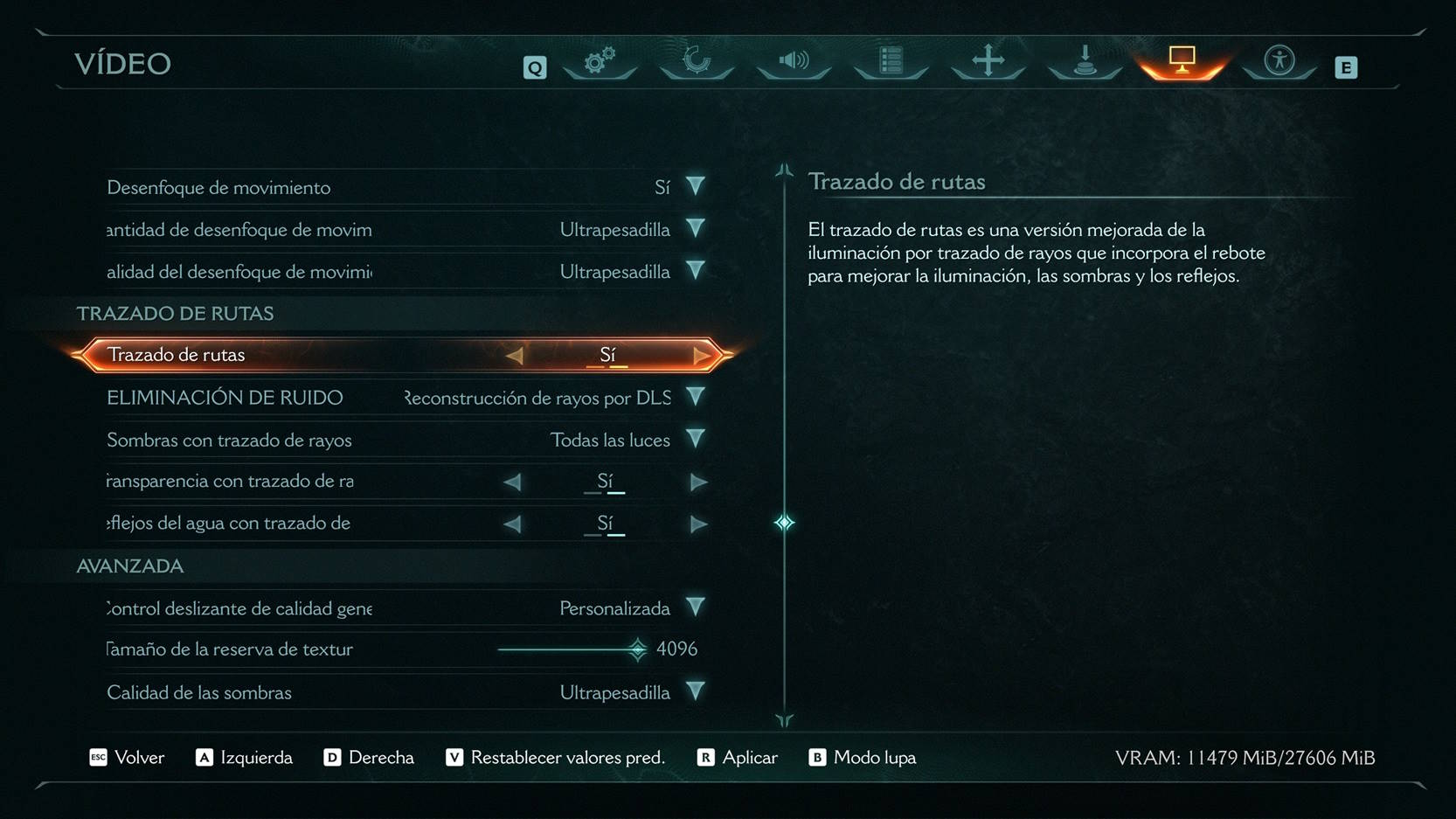The height and width of the screenshot is (819, 1456).
Task: Toggle transparencia con trazado right arrow
Action: coord(698,482)
